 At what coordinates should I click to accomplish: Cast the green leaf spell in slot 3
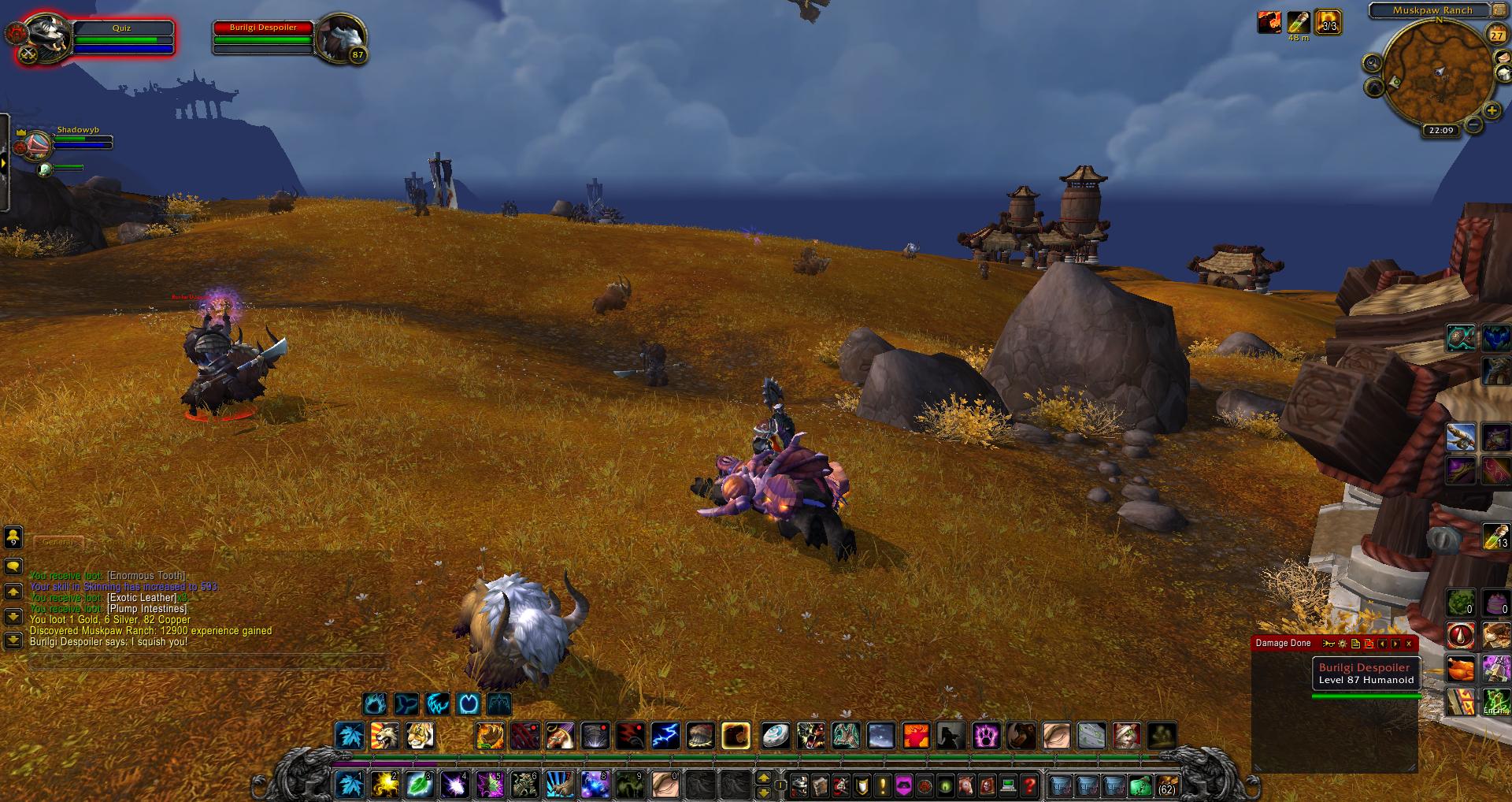pos(419,784)
